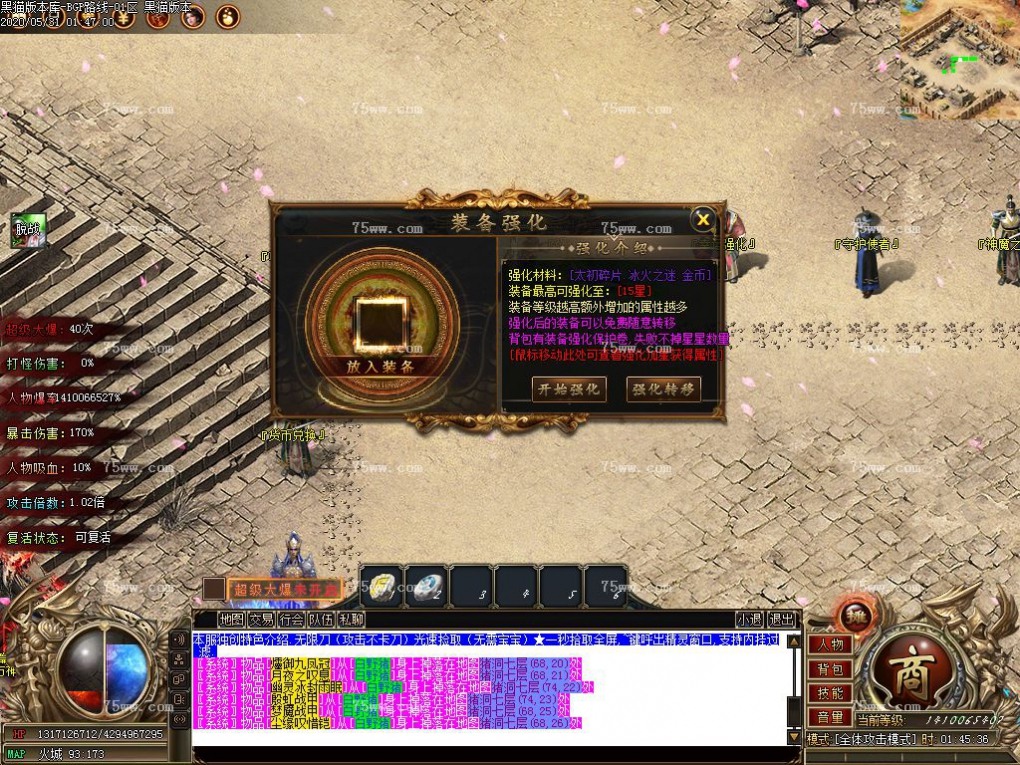The width and height of the screenshot is (1020, 765).
Task: Open the 地图 map tab
Action: (231, 620)
